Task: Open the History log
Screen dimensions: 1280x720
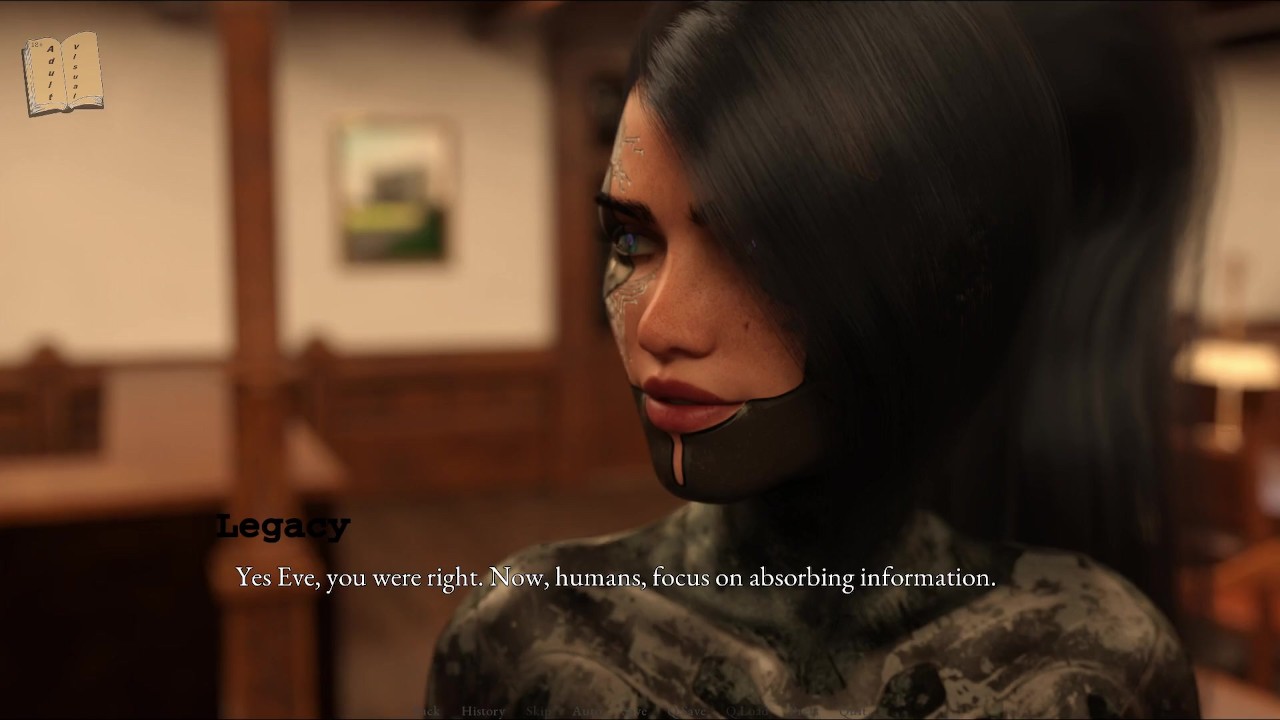Action: [x=483, y=711]
